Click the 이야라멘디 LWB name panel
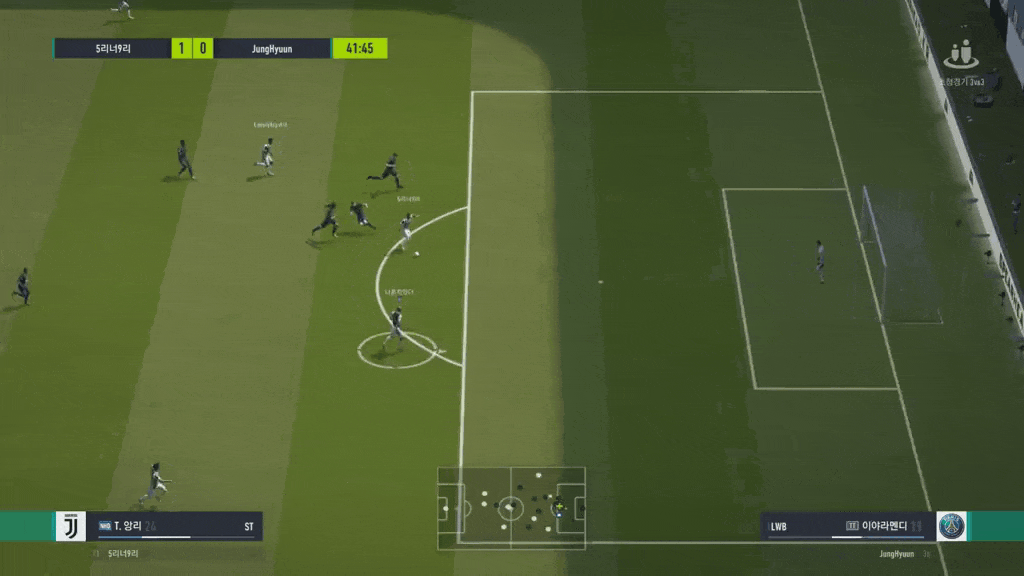The width and height of the screenshot is (1024, 576). point(850,526)
